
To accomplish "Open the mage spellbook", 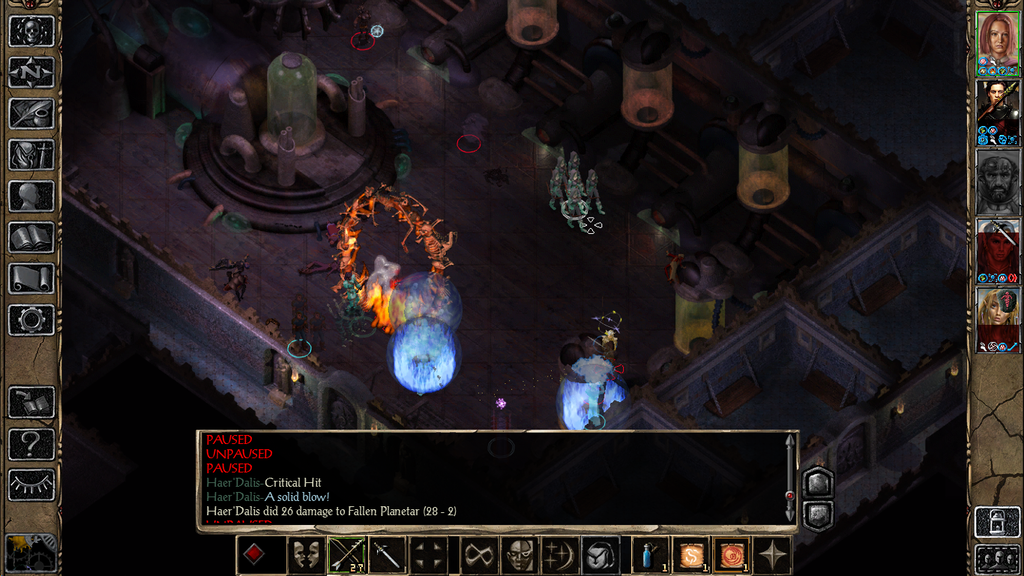I will point(31,237).
